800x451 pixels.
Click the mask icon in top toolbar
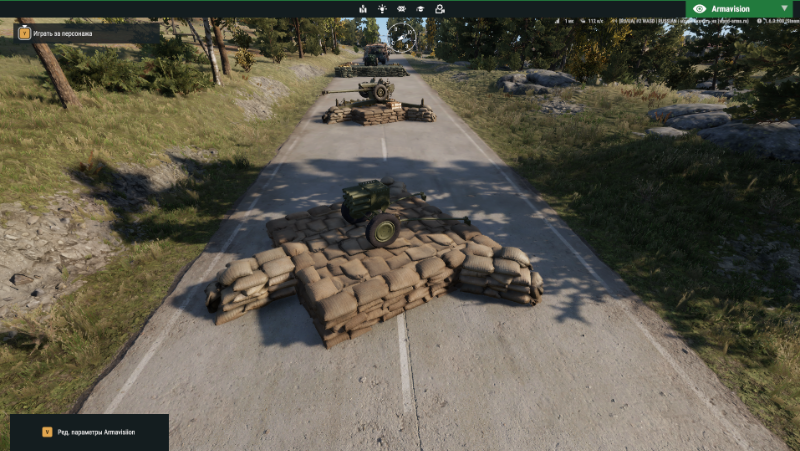coord(402,8)
